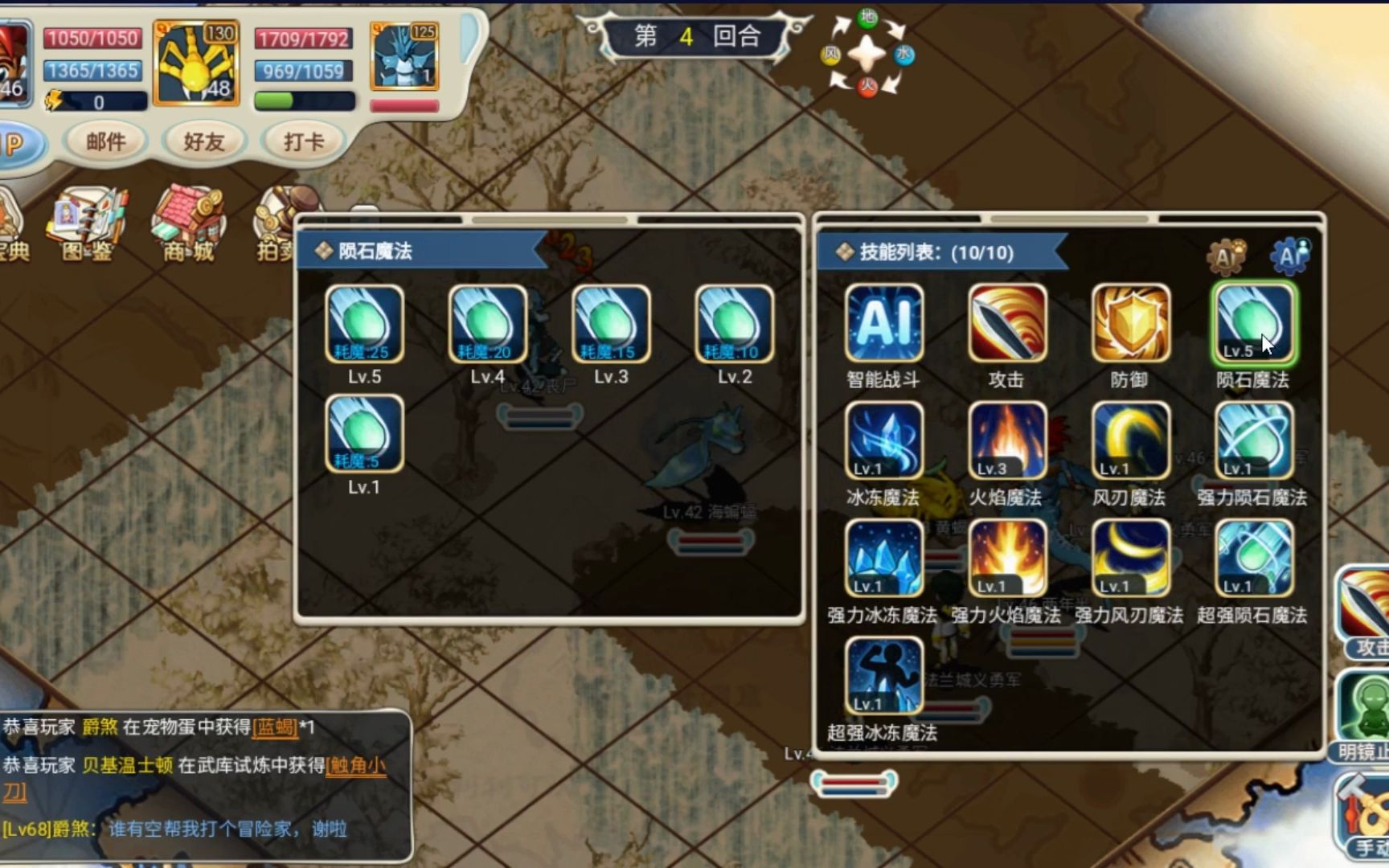Open the 商城 shop
The width and height of the screenshot is (1389, 868).
[189, 223]
